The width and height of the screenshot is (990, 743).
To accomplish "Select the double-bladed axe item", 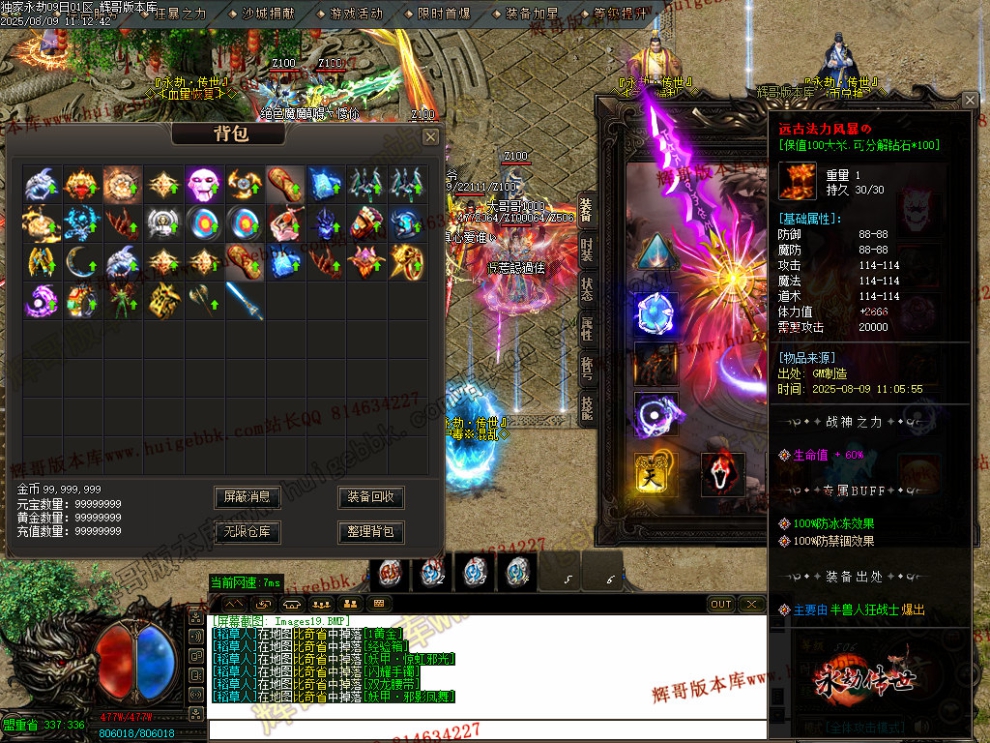I will click(x=203, y=298).
